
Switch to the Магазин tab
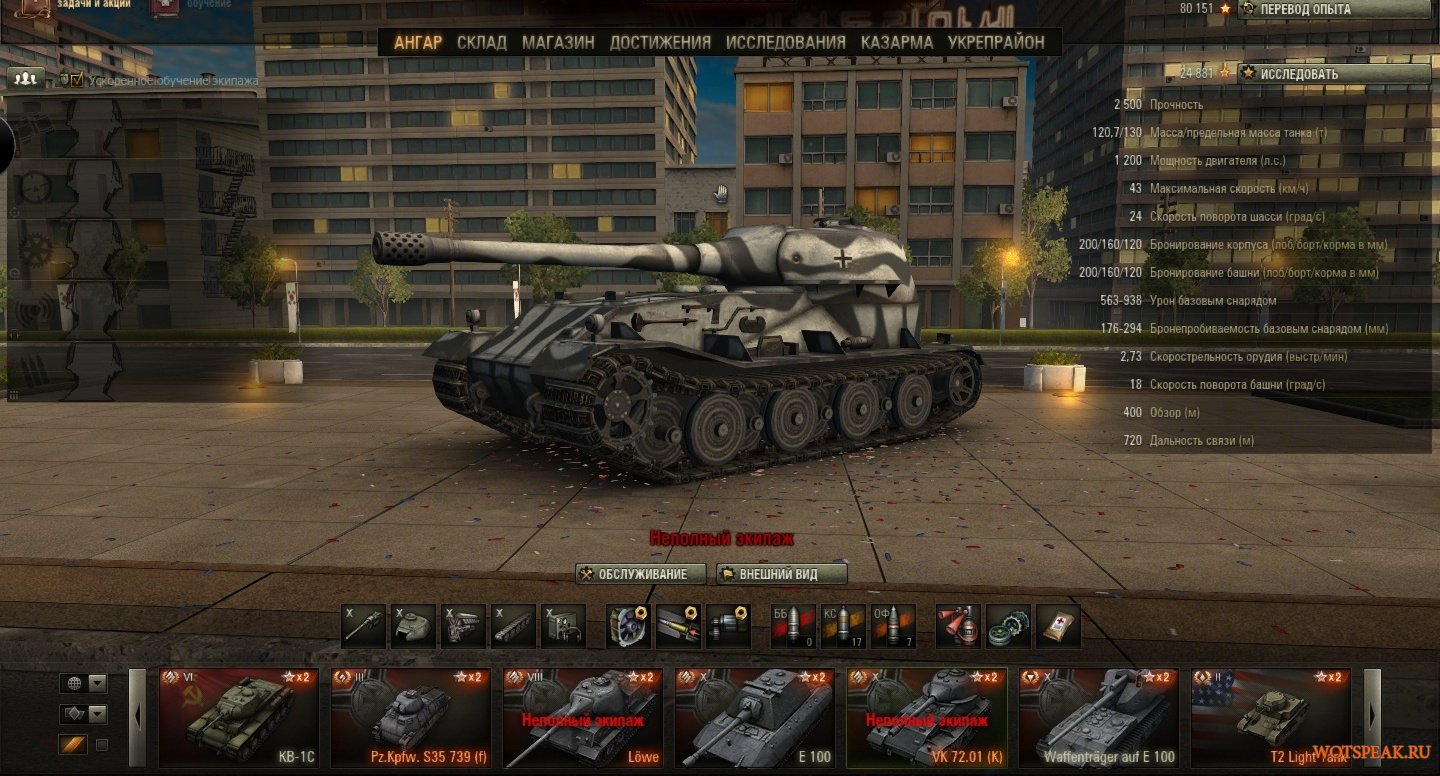(558, 42)
